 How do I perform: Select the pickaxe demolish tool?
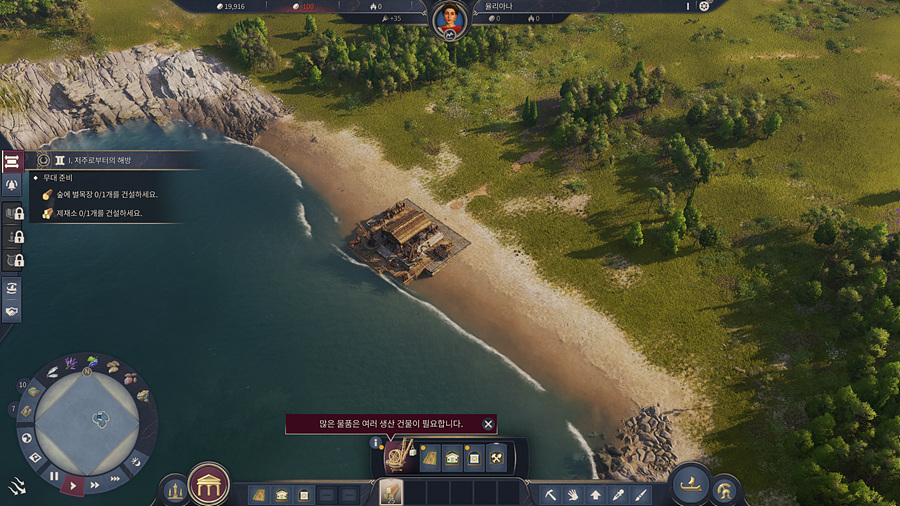click(x=549, y=494)
